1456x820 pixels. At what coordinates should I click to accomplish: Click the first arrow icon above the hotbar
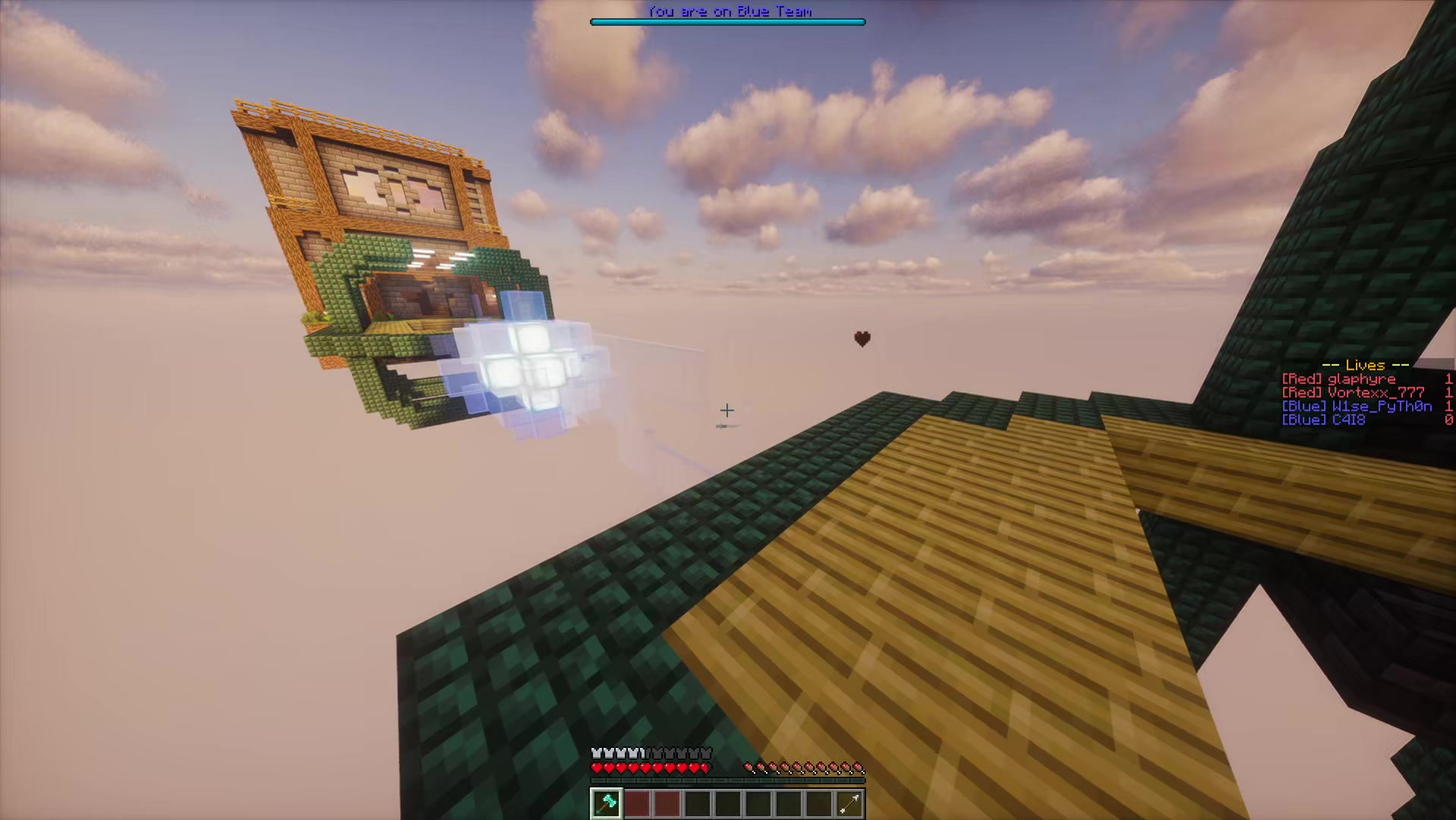coord(749,768)
